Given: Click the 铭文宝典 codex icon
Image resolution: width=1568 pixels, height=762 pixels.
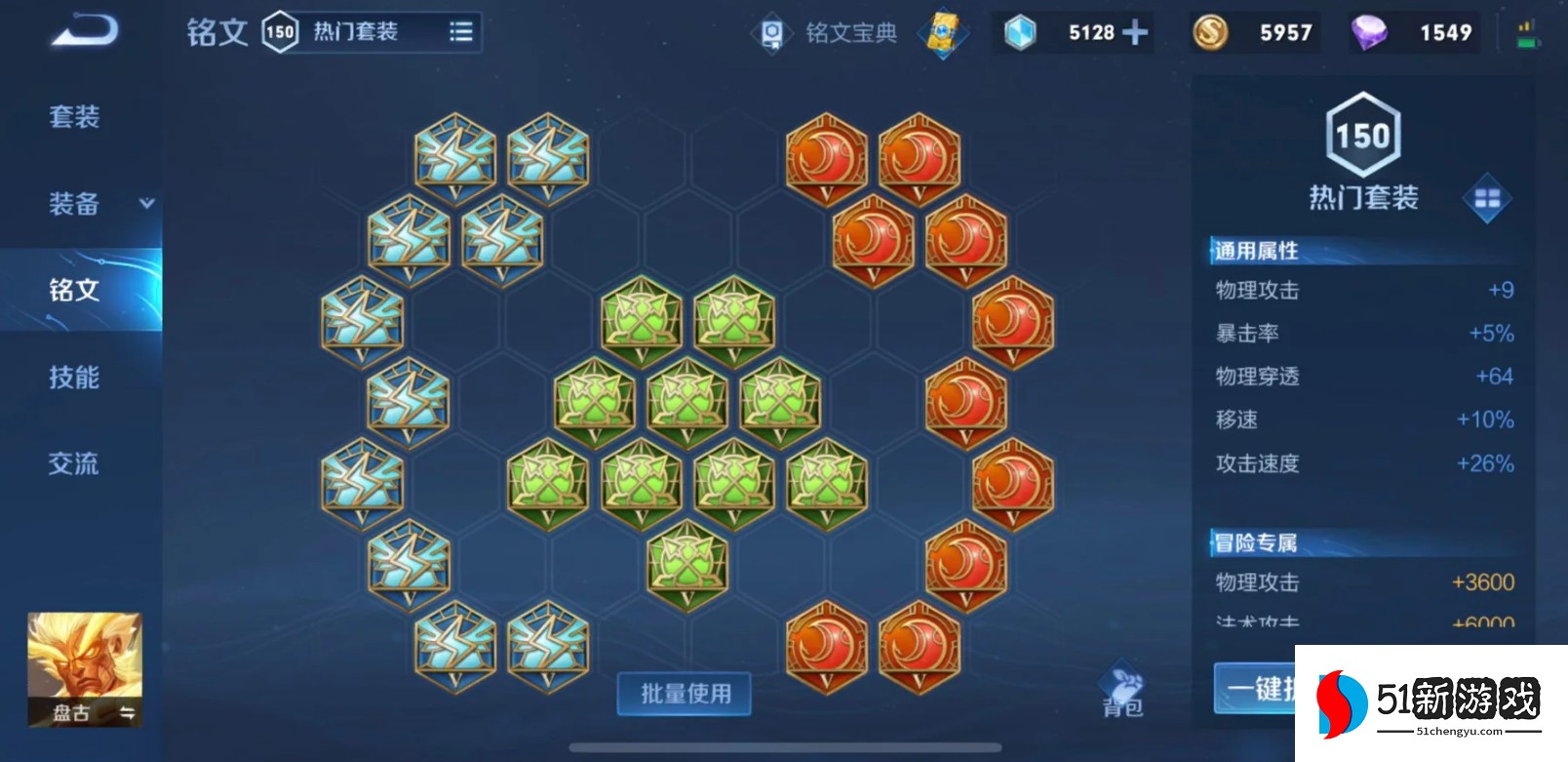Looking at the screenshot, I should click(x=770, y=30).
